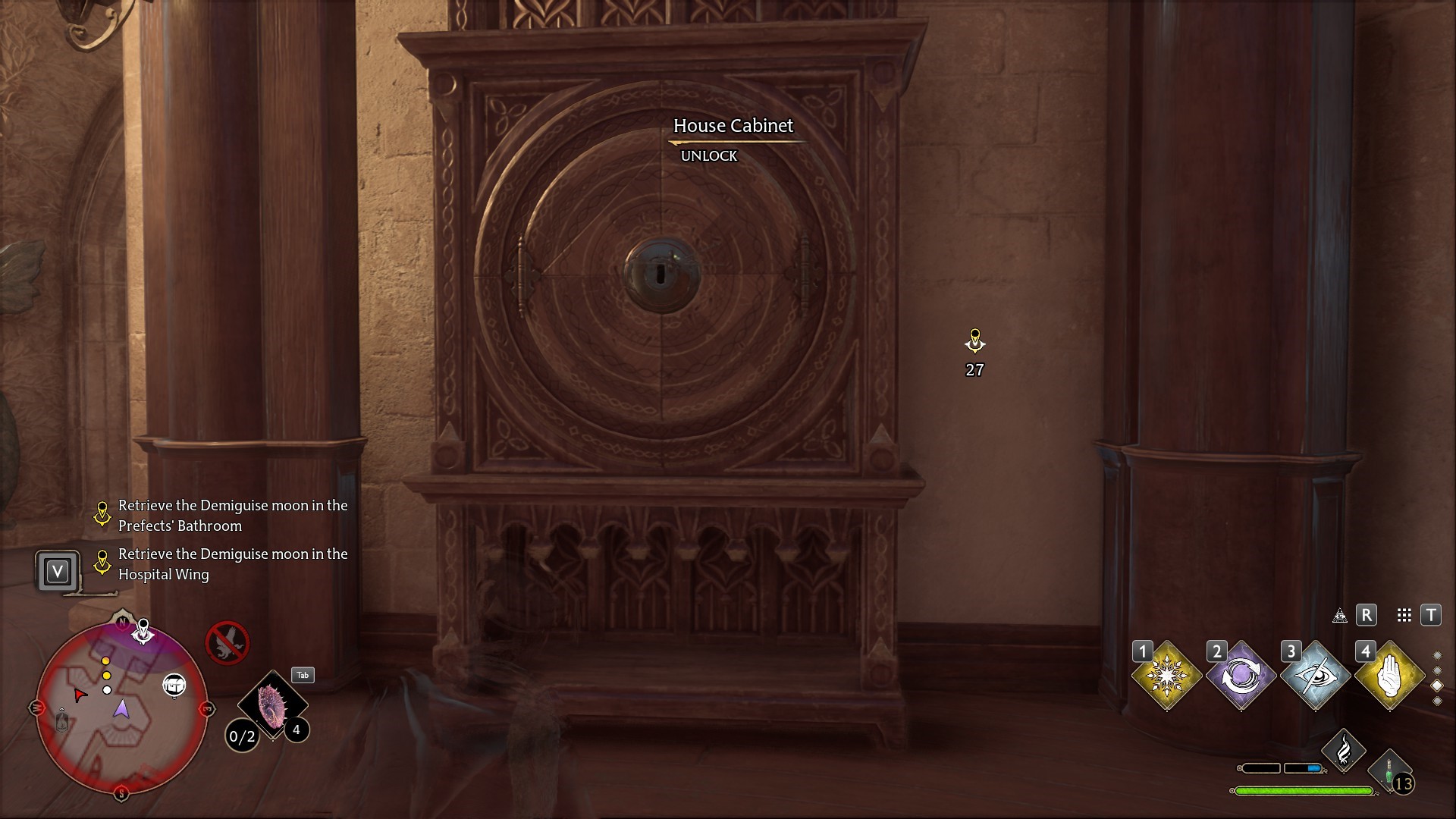Click the white quest waypoint on minimap

143,630
